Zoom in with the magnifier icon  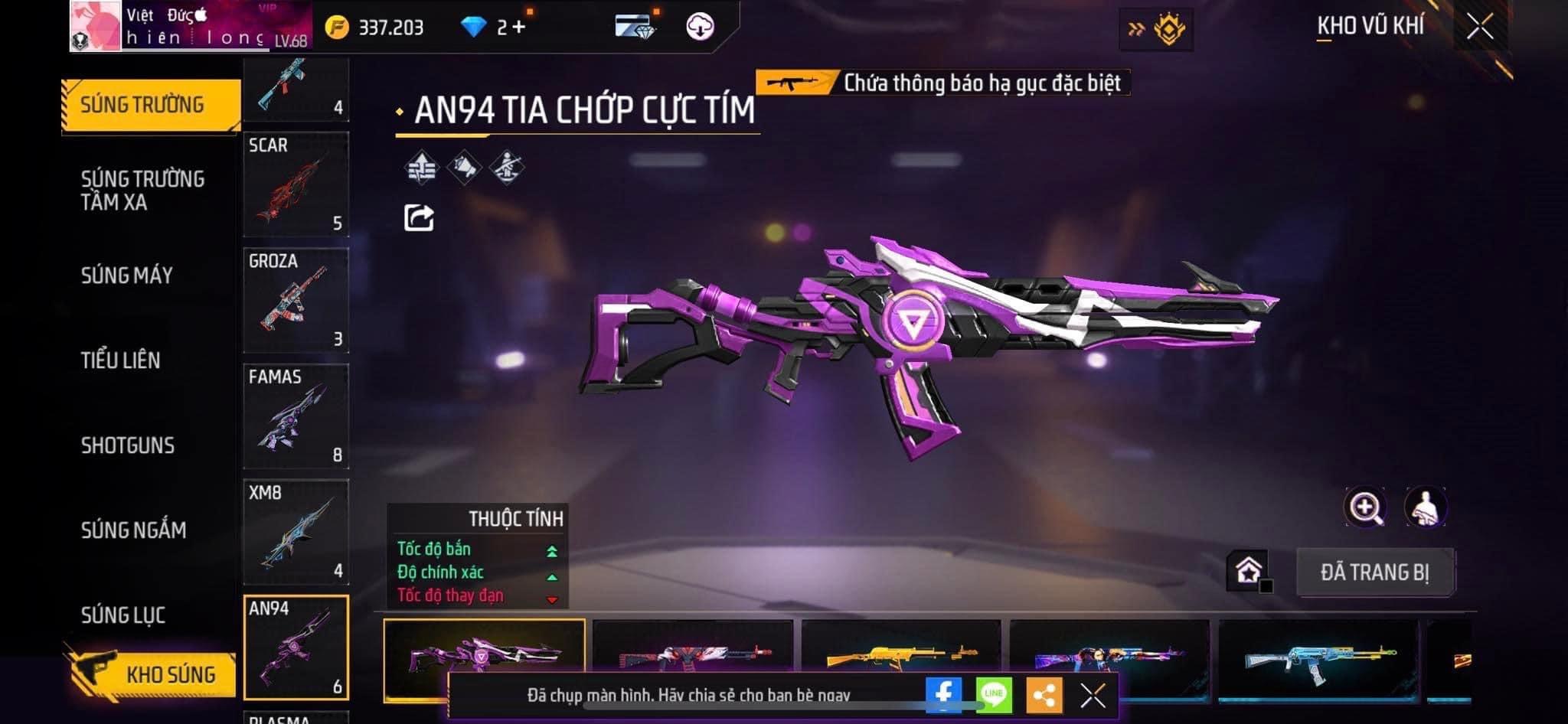[1364, 507]
